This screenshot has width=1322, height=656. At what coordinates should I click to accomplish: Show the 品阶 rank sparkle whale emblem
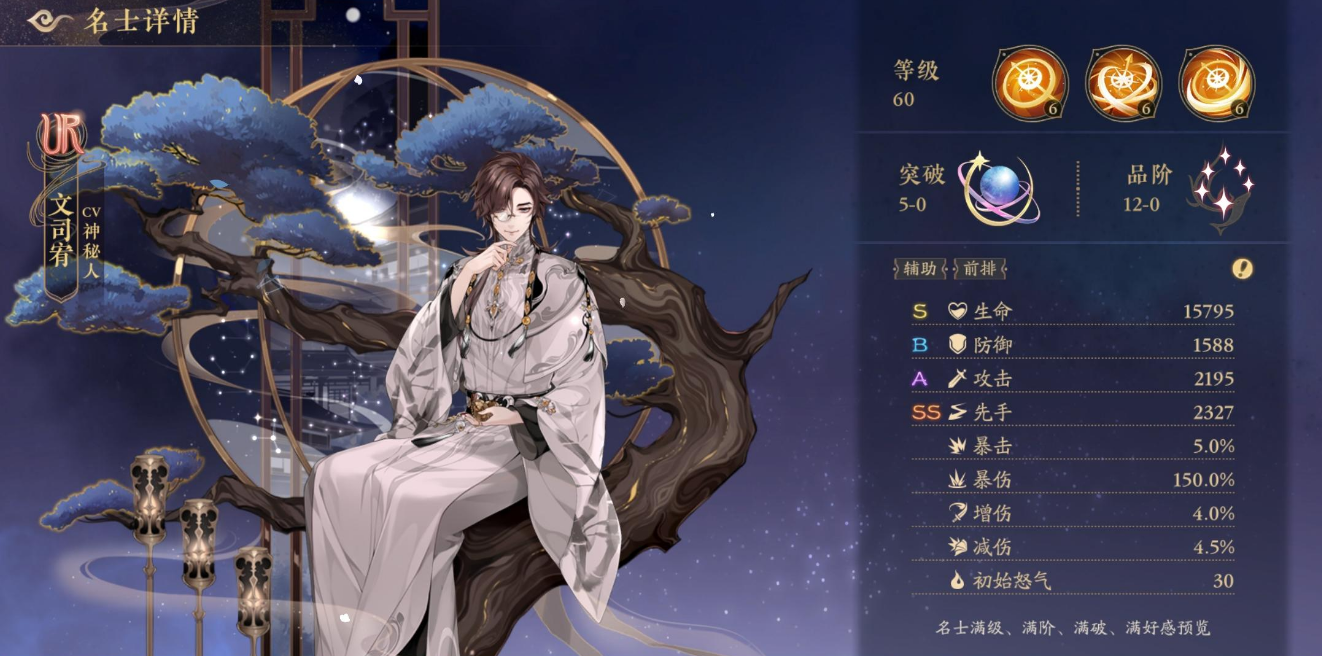(x=1220, y=190)
